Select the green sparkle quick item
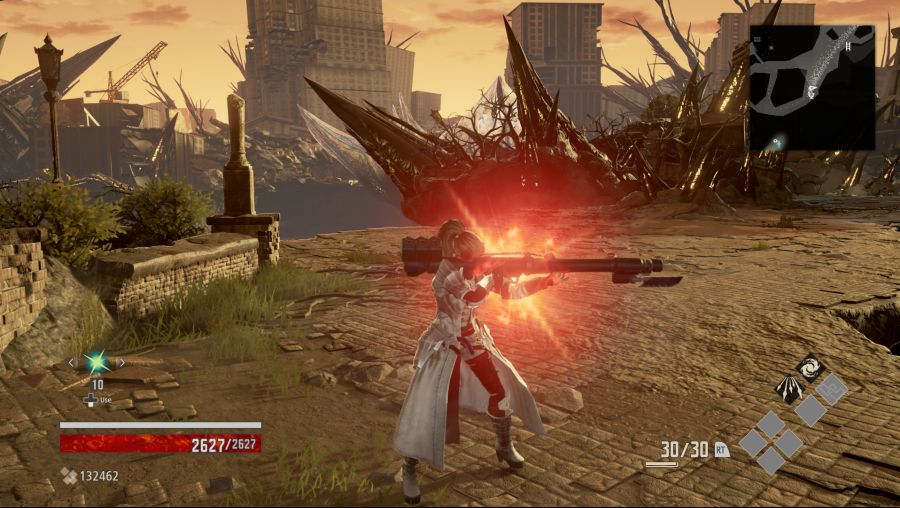This screenshot has height=508, width=900. pos(96,362)
